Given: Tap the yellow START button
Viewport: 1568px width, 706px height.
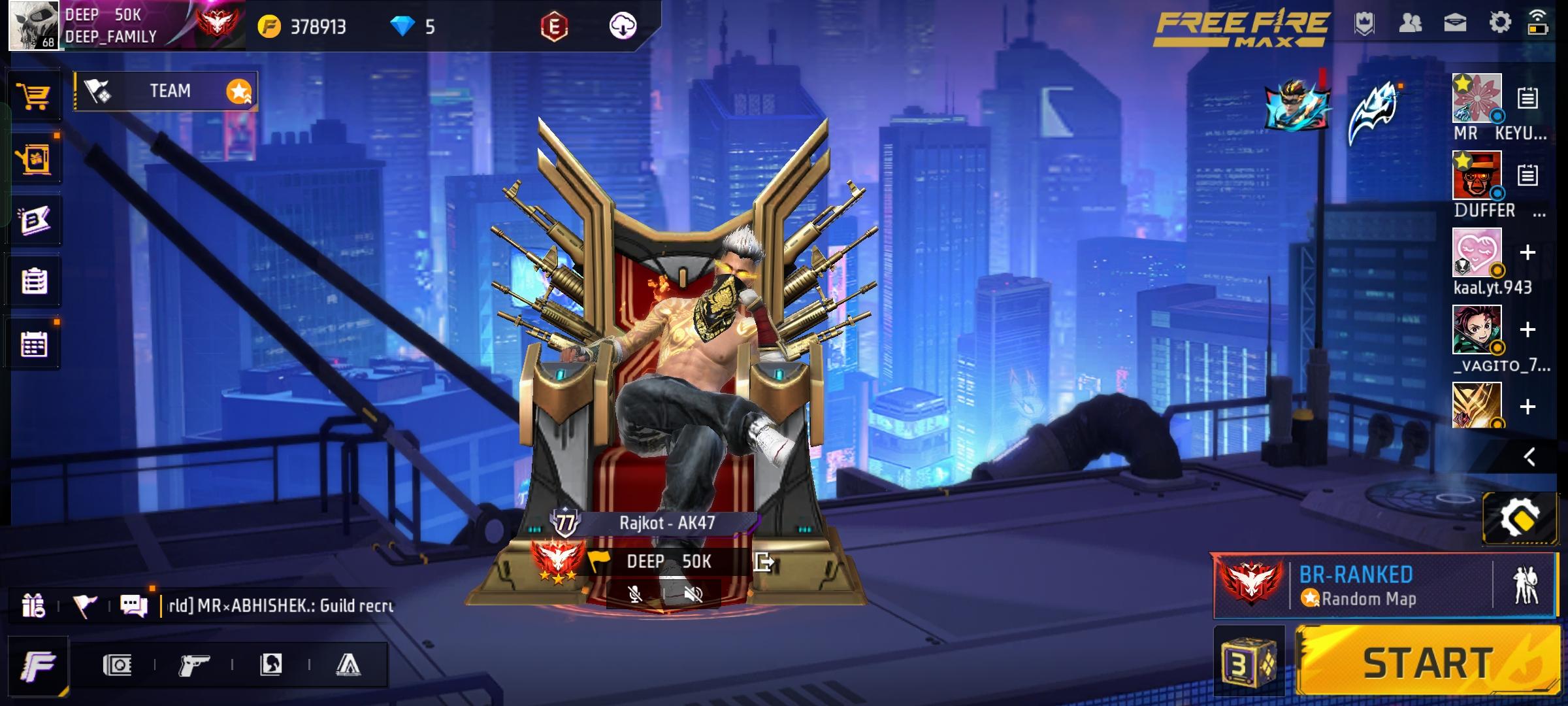Looking at the screenshot, I should tap(1428, 662).
